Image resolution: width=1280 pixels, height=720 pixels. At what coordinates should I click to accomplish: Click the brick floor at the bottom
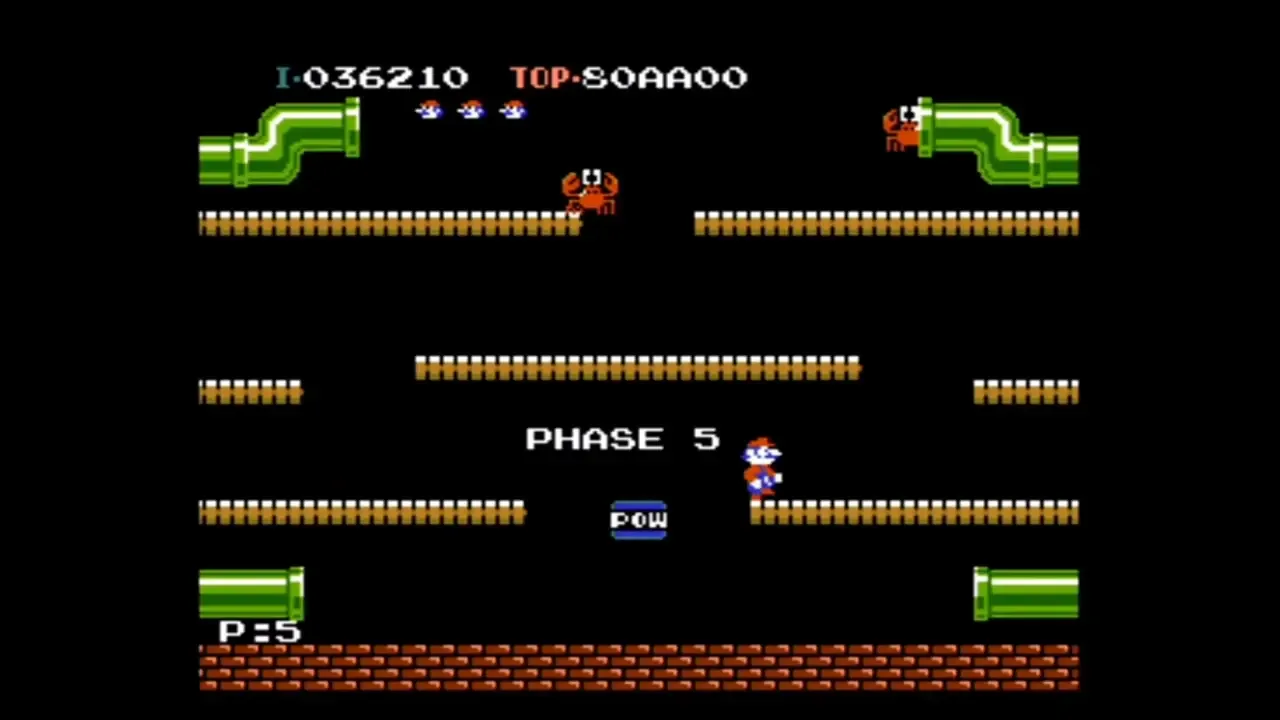[x=640, y=668]
